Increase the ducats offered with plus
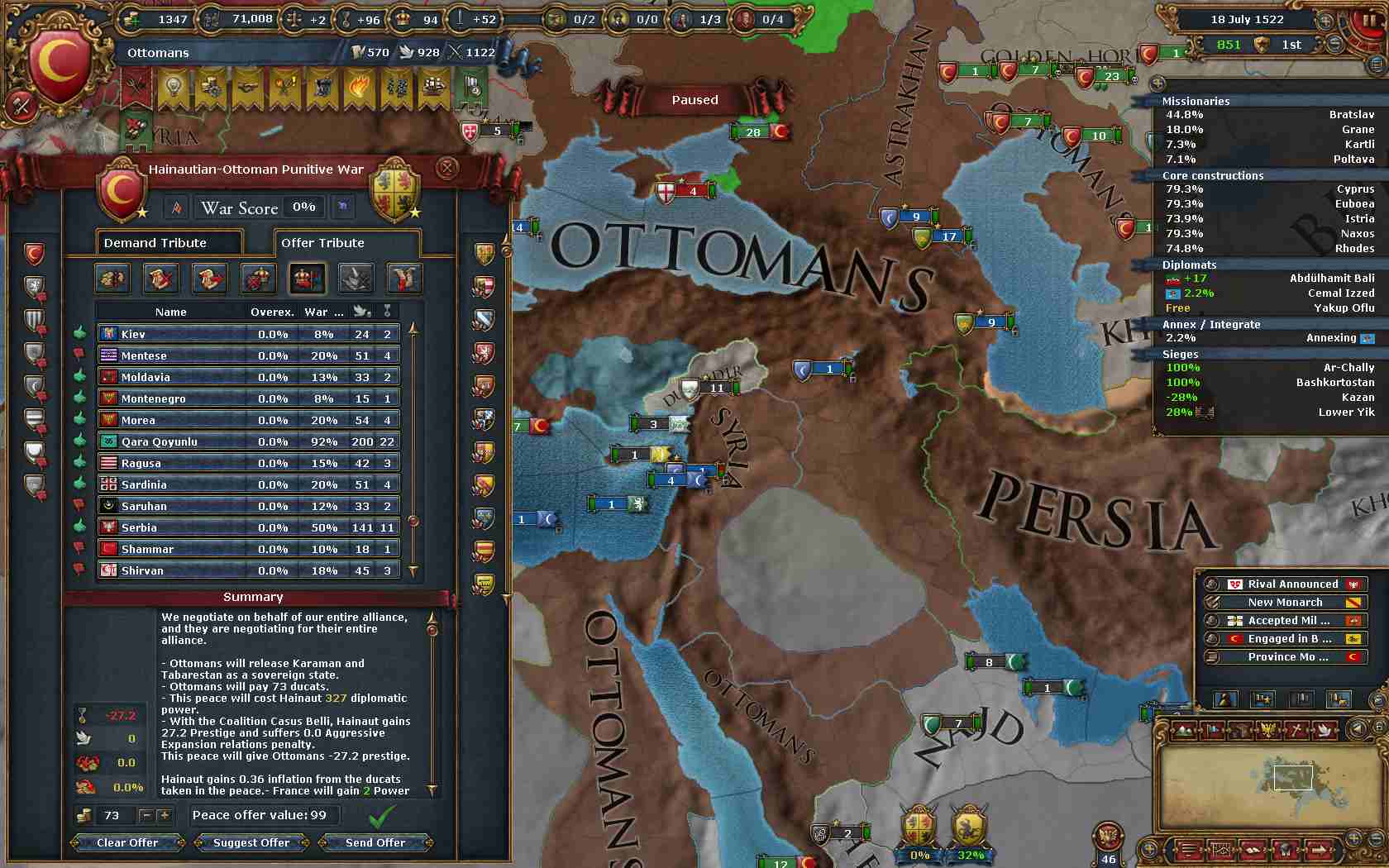 (165, 815)
